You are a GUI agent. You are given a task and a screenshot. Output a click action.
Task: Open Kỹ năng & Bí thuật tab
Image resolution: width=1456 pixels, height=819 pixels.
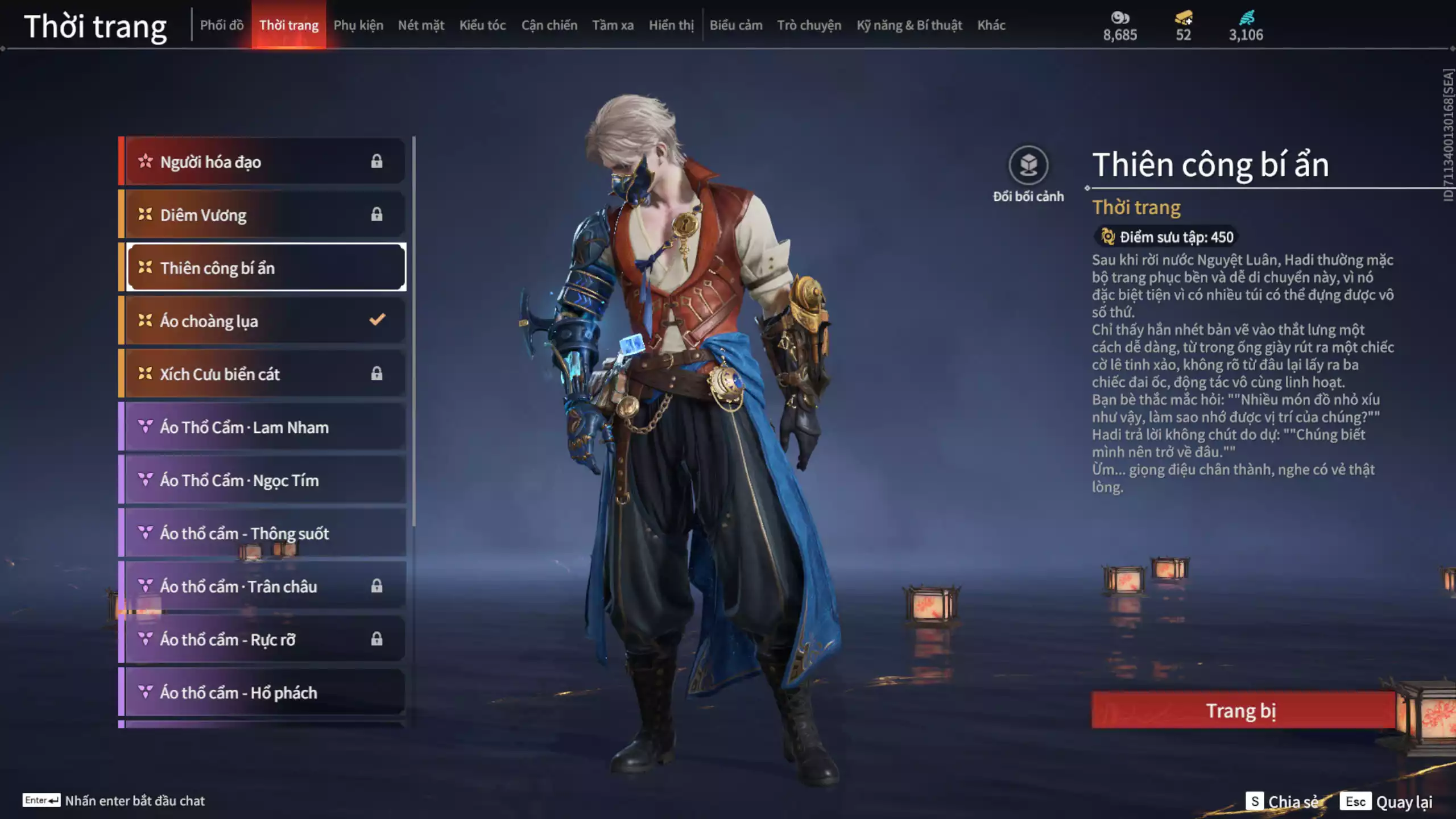[909, 25]
